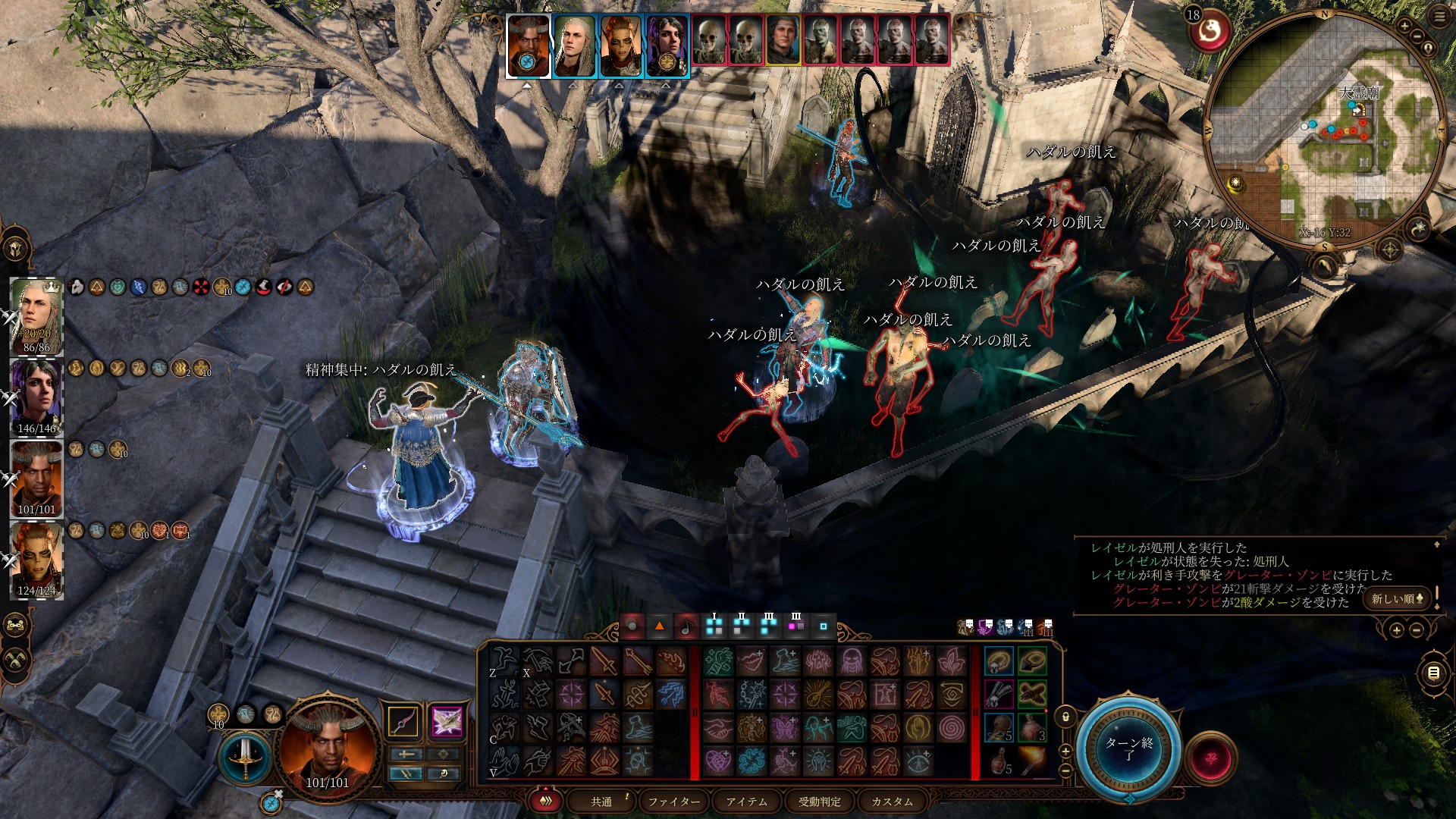The width and height of the screenshot is (1456, 819).
Task: Switch to the 共通 hotbar tab
Action: tap(601, 802)
